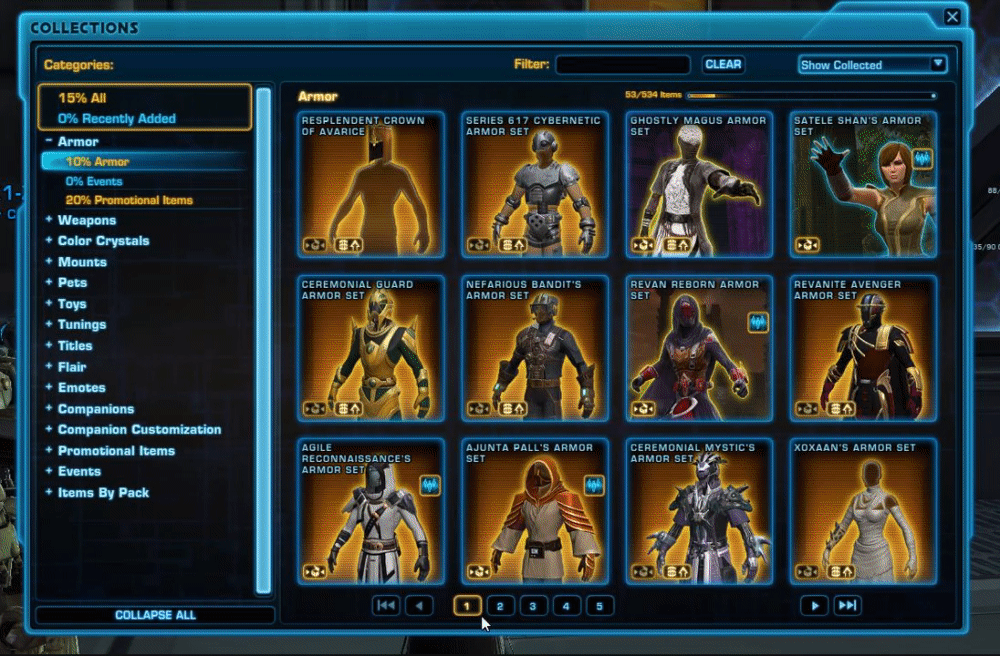
Task: Select the 20% Promotional Items subcategory
Action: pyautogui.click(x=129, y=200)
